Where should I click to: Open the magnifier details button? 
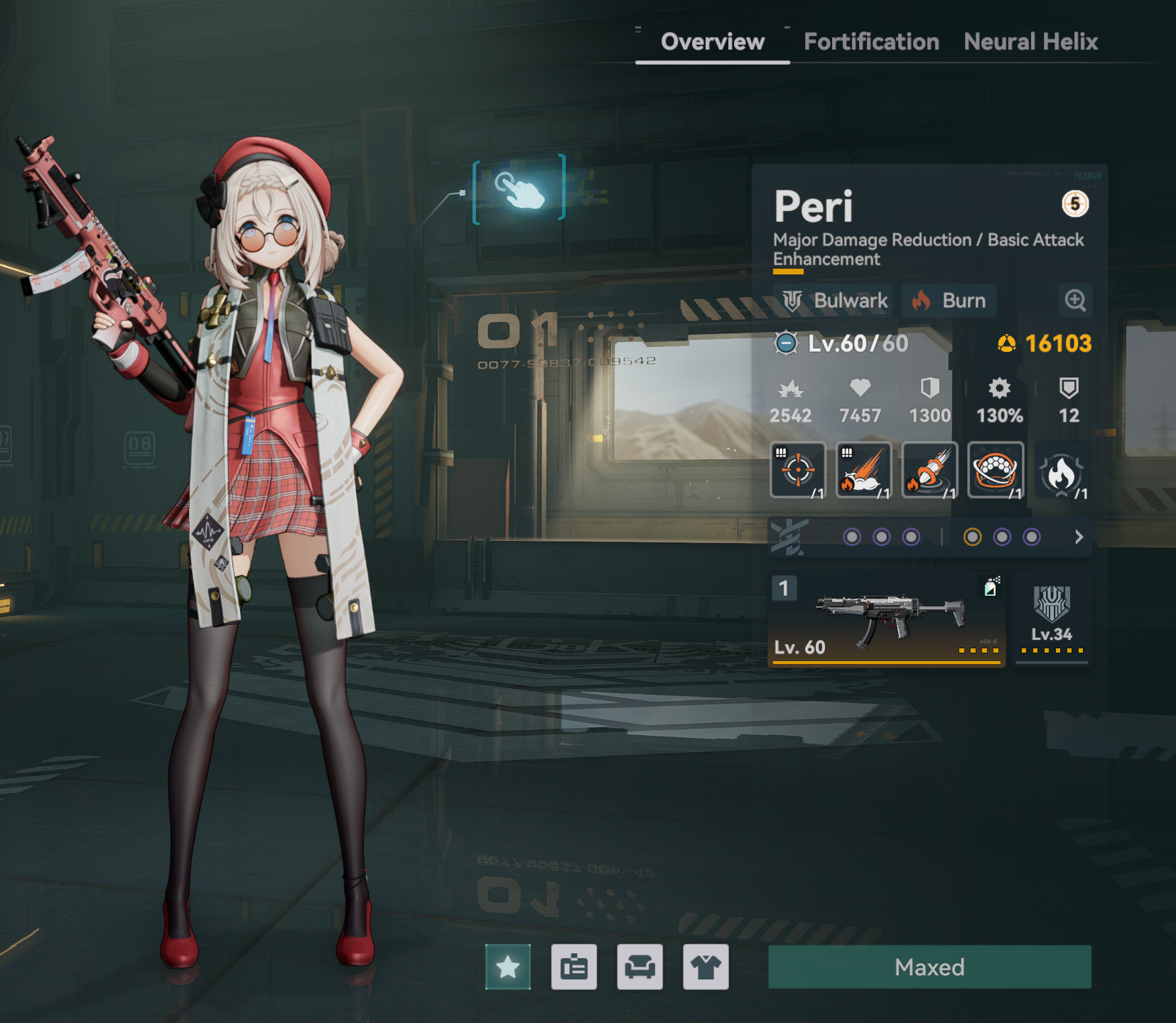point(1075,301)
